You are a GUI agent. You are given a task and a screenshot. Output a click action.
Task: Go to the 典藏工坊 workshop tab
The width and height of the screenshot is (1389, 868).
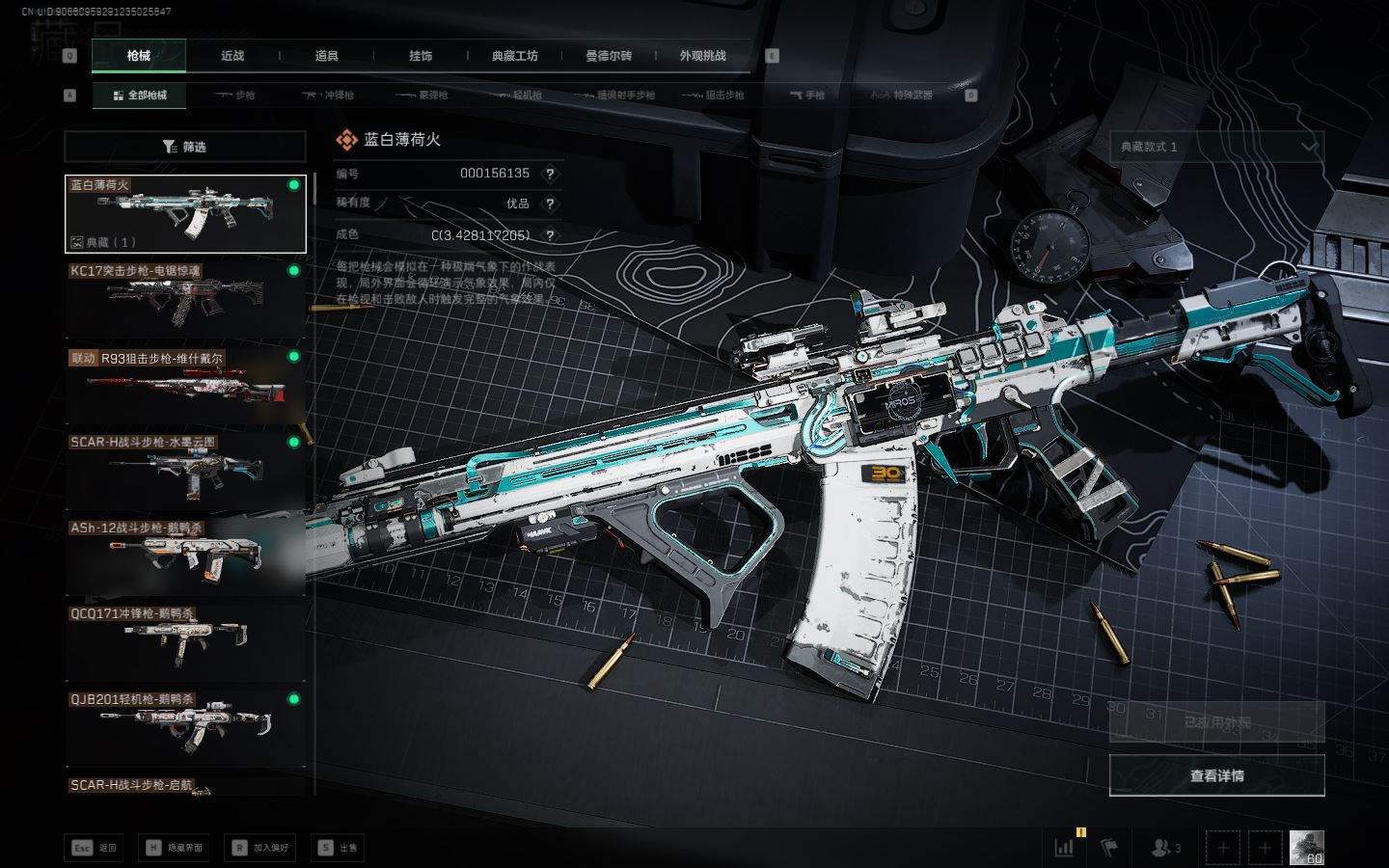(x=514, y=56)
